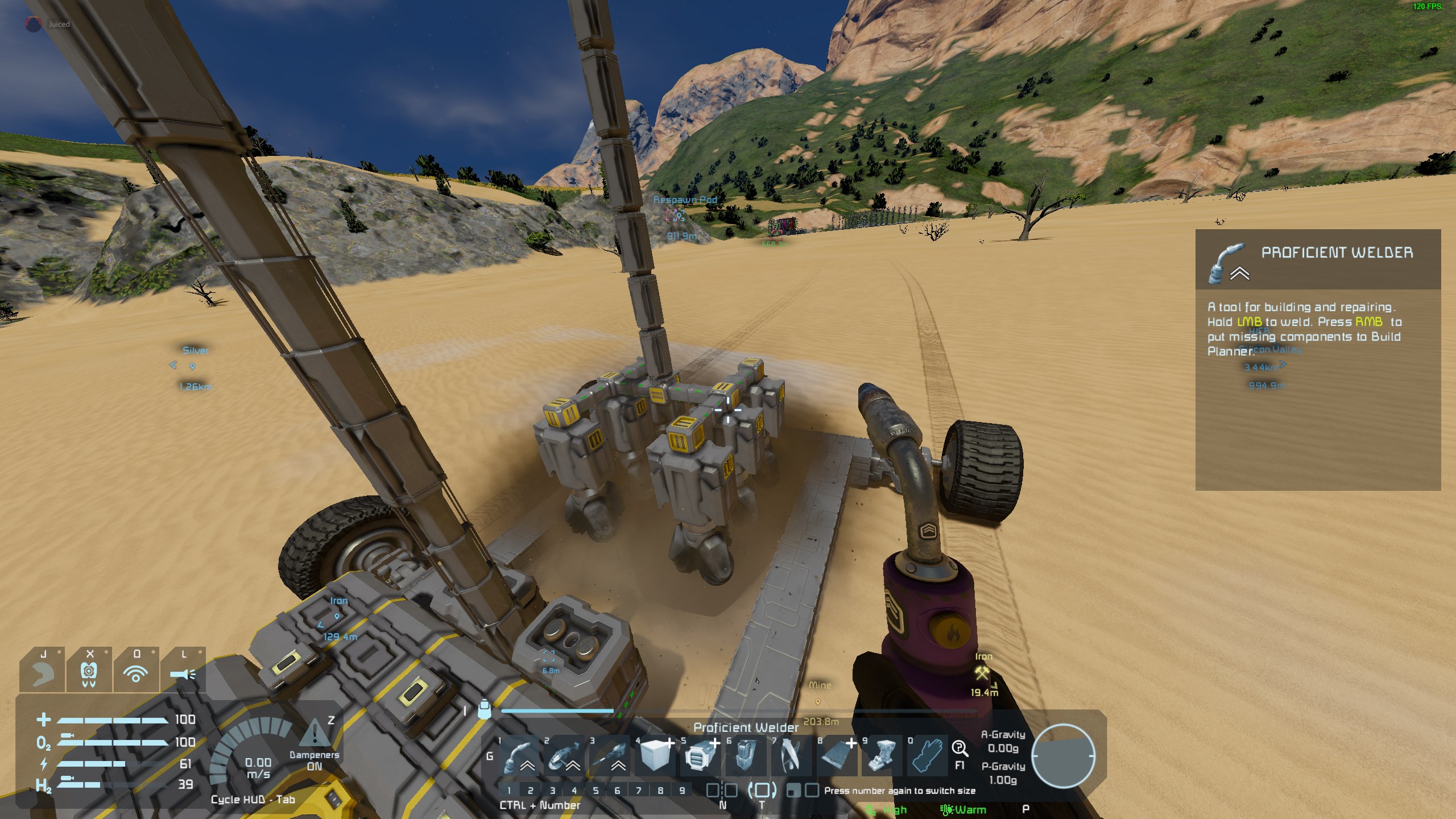Screen dimensions: 1456x819
Task: Choose the white armor block slot
Action: 655,756
